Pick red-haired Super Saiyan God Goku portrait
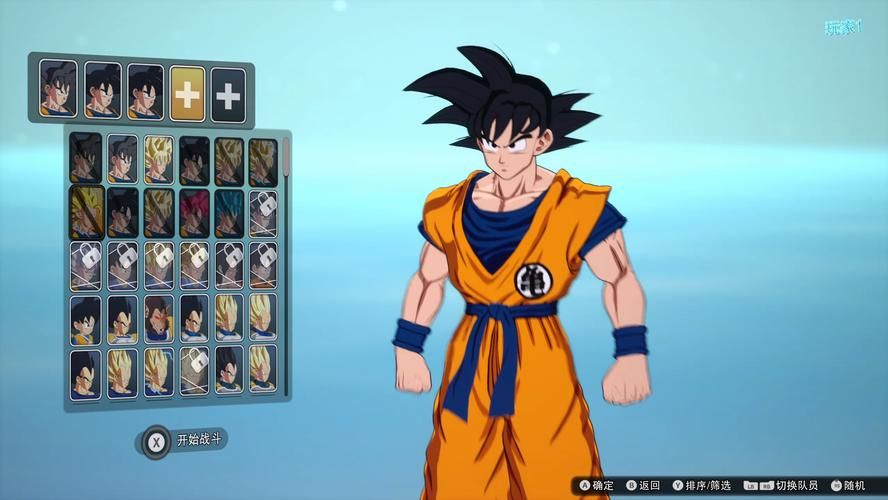Viewport: 888px width, 500px height. pyautogui.click(x=195, y=211)
